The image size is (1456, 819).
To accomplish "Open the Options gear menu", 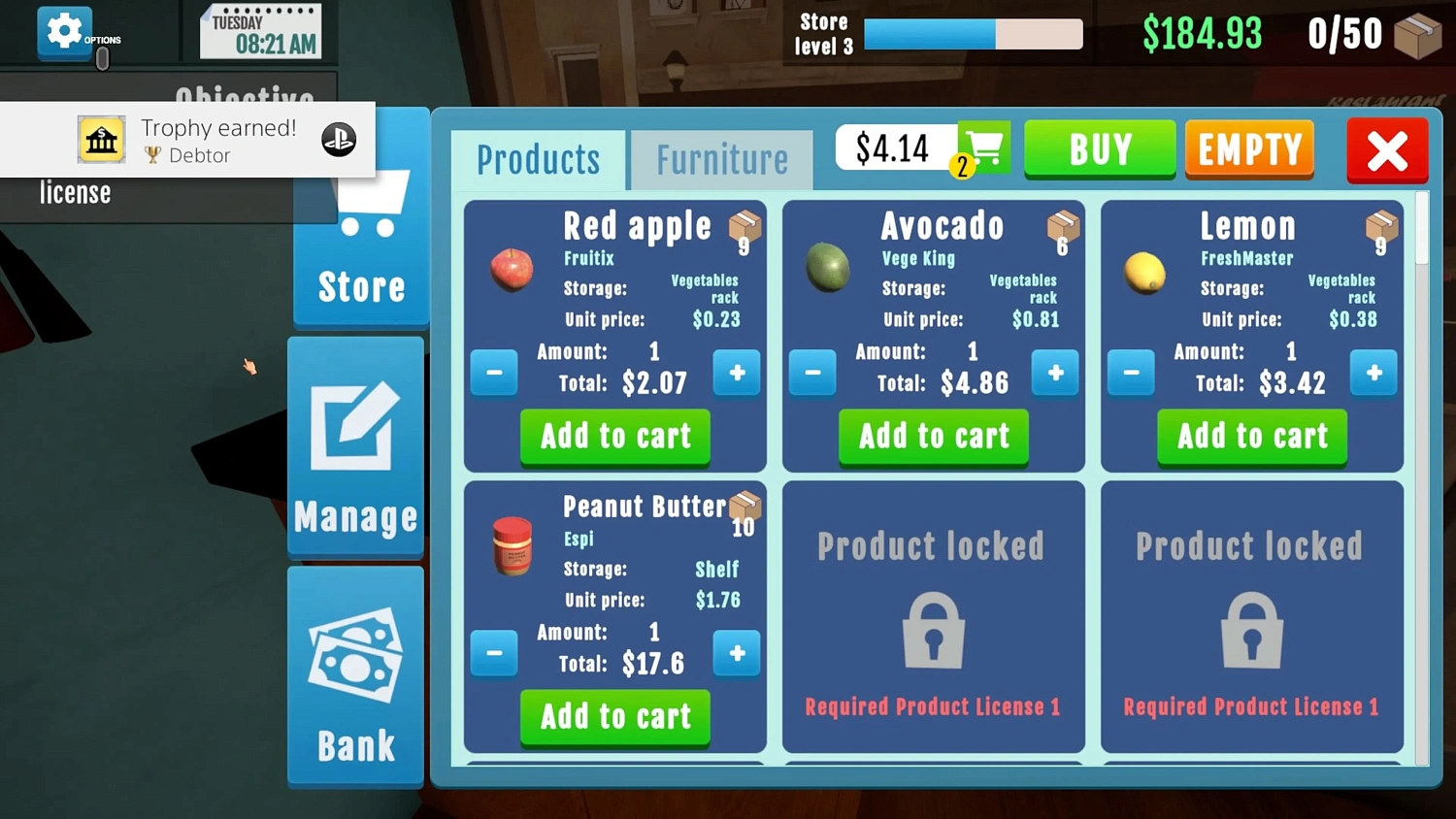I will coord(64,29).
